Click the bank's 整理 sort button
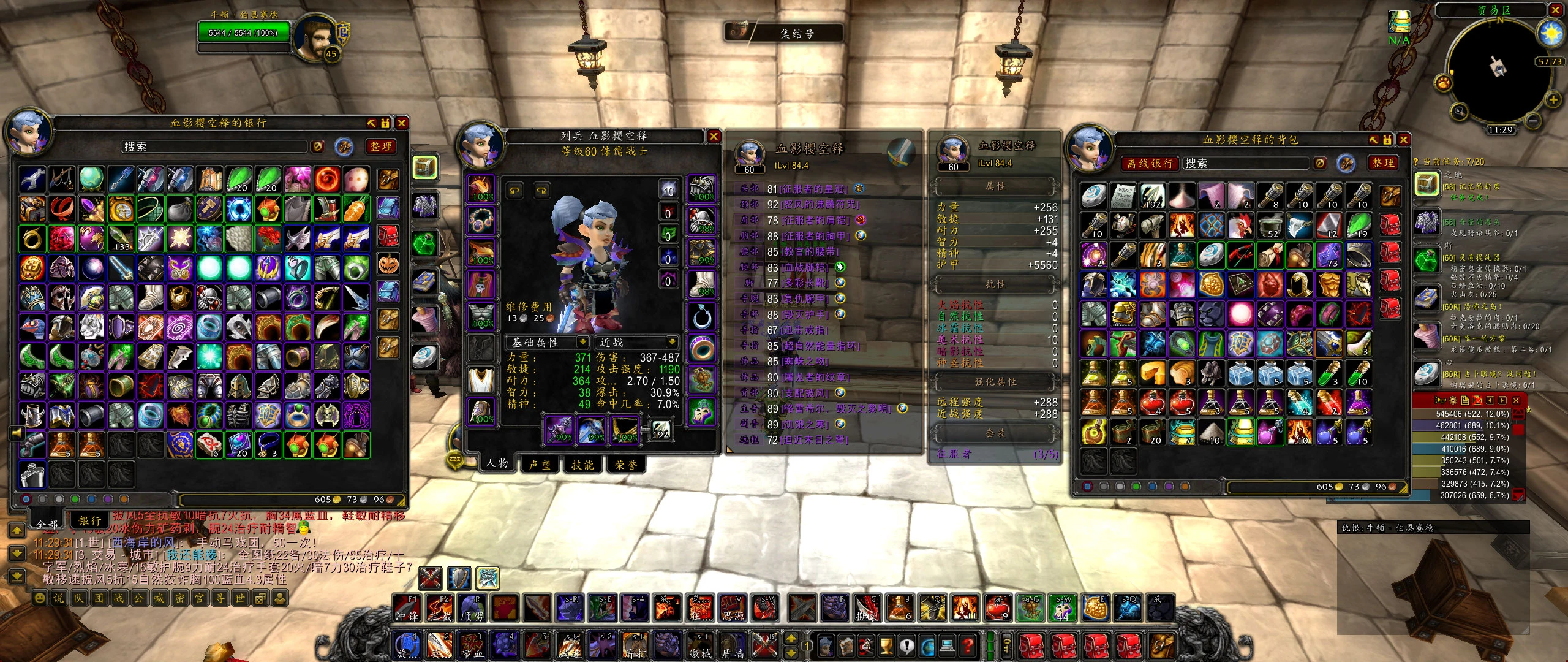The image size is (1568, 662). click(x=381, y=146)
